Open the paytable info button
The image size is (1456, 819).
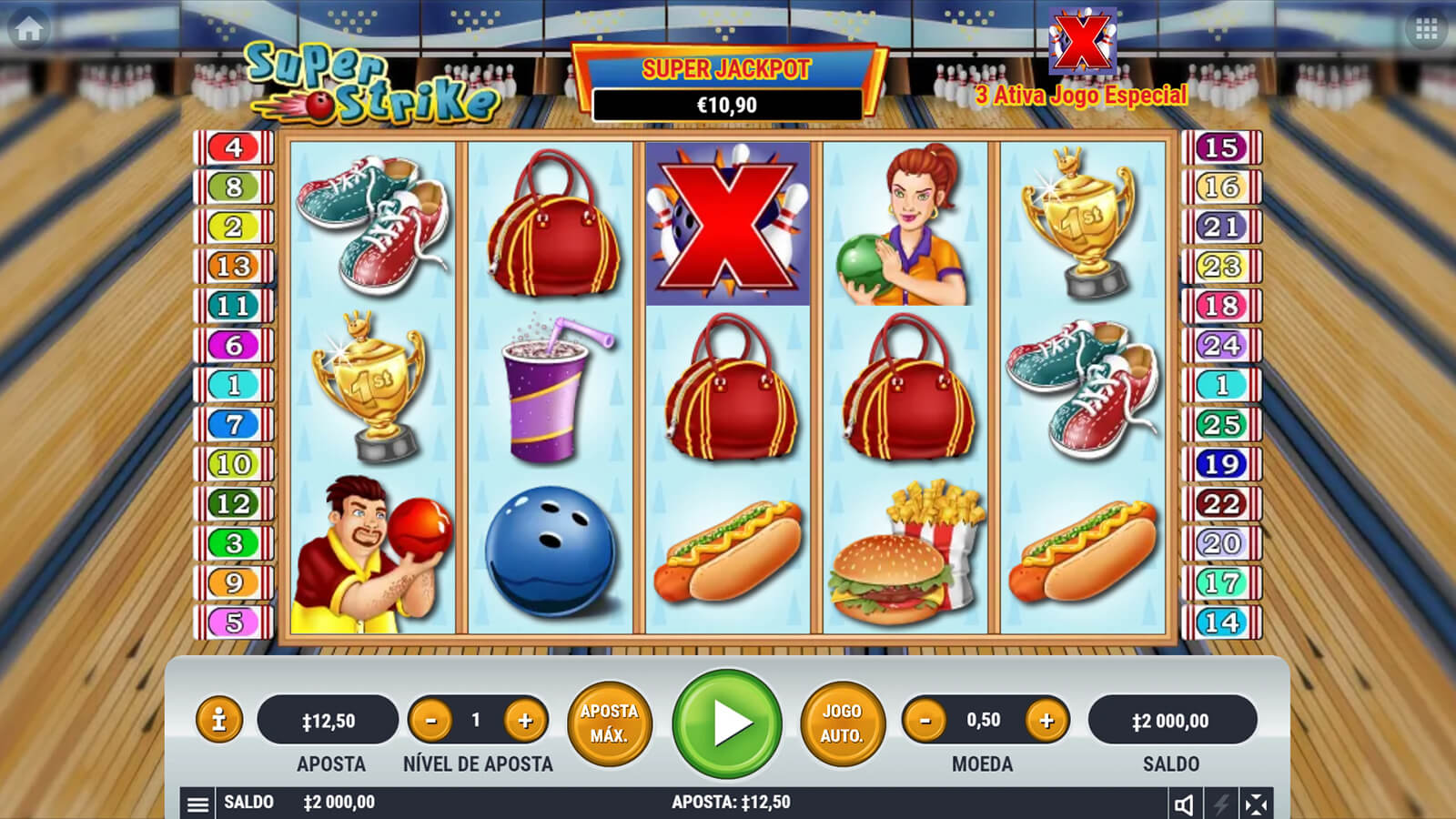[x=218, y=721]
